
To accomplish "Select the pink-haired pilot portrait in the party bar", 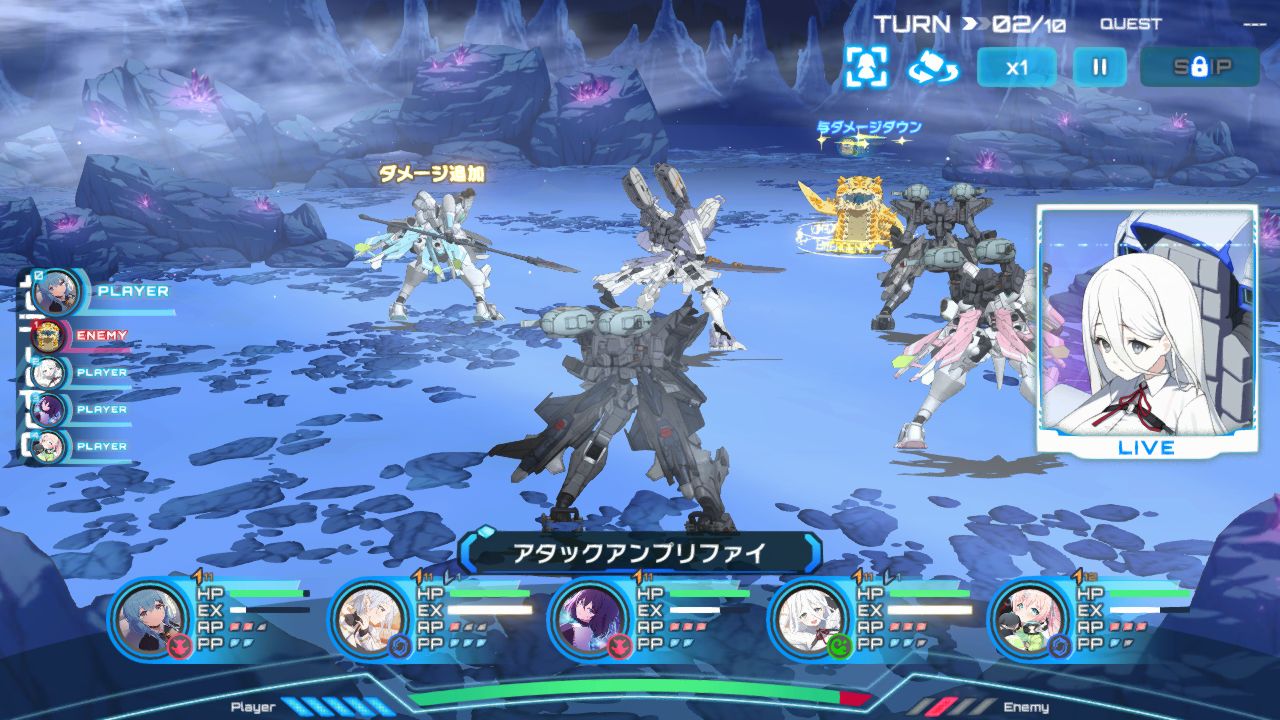I will (x=1028, y=618).
